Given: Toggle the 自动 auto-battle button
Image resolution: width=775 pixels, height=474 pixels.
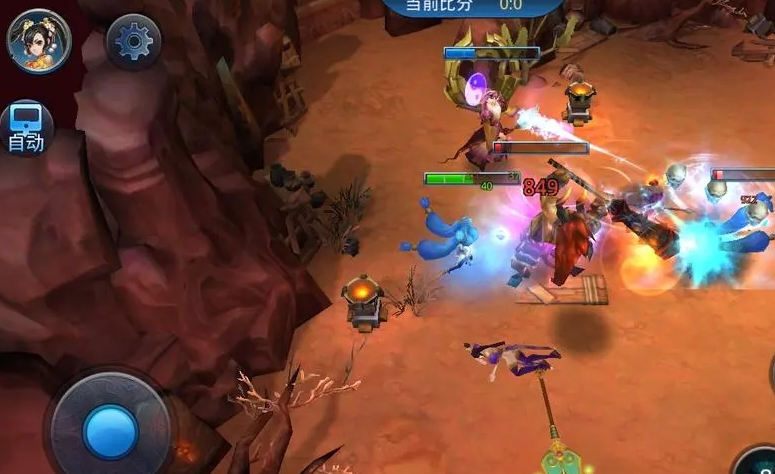Looking at the screenshot, I should point(25,129).
